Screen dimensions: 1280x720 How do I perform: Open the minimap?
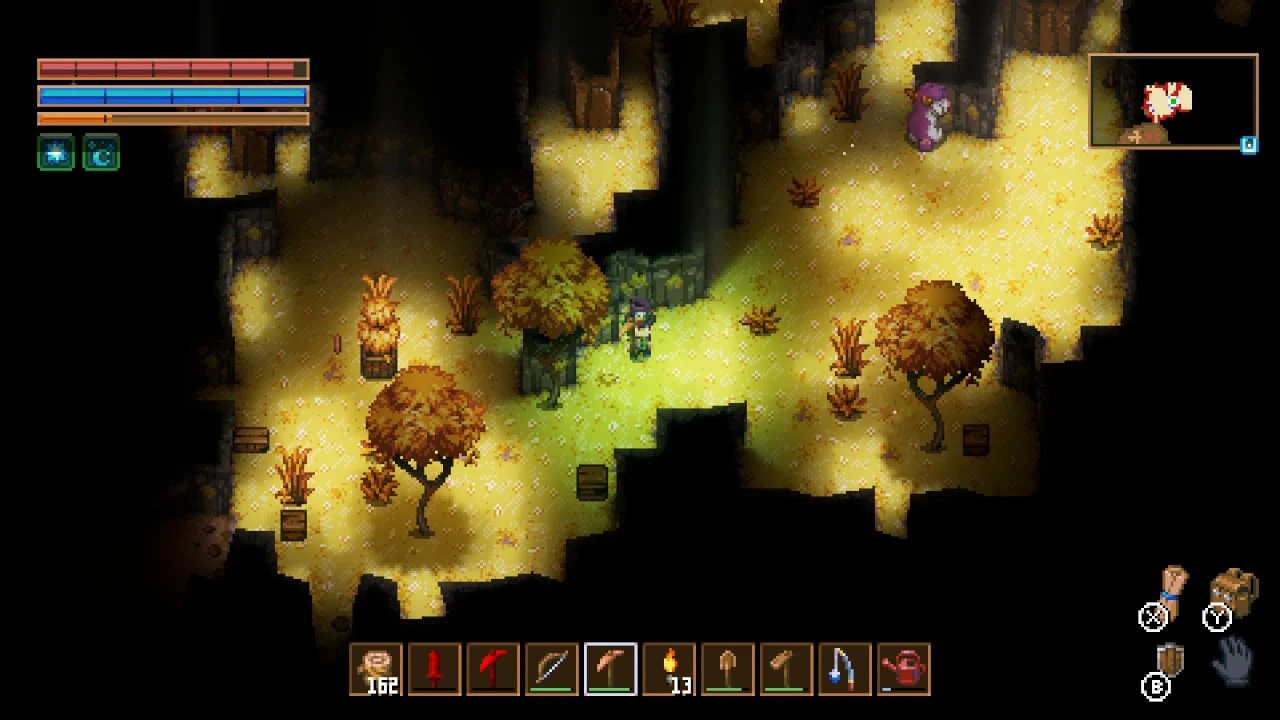[1173, 102]
